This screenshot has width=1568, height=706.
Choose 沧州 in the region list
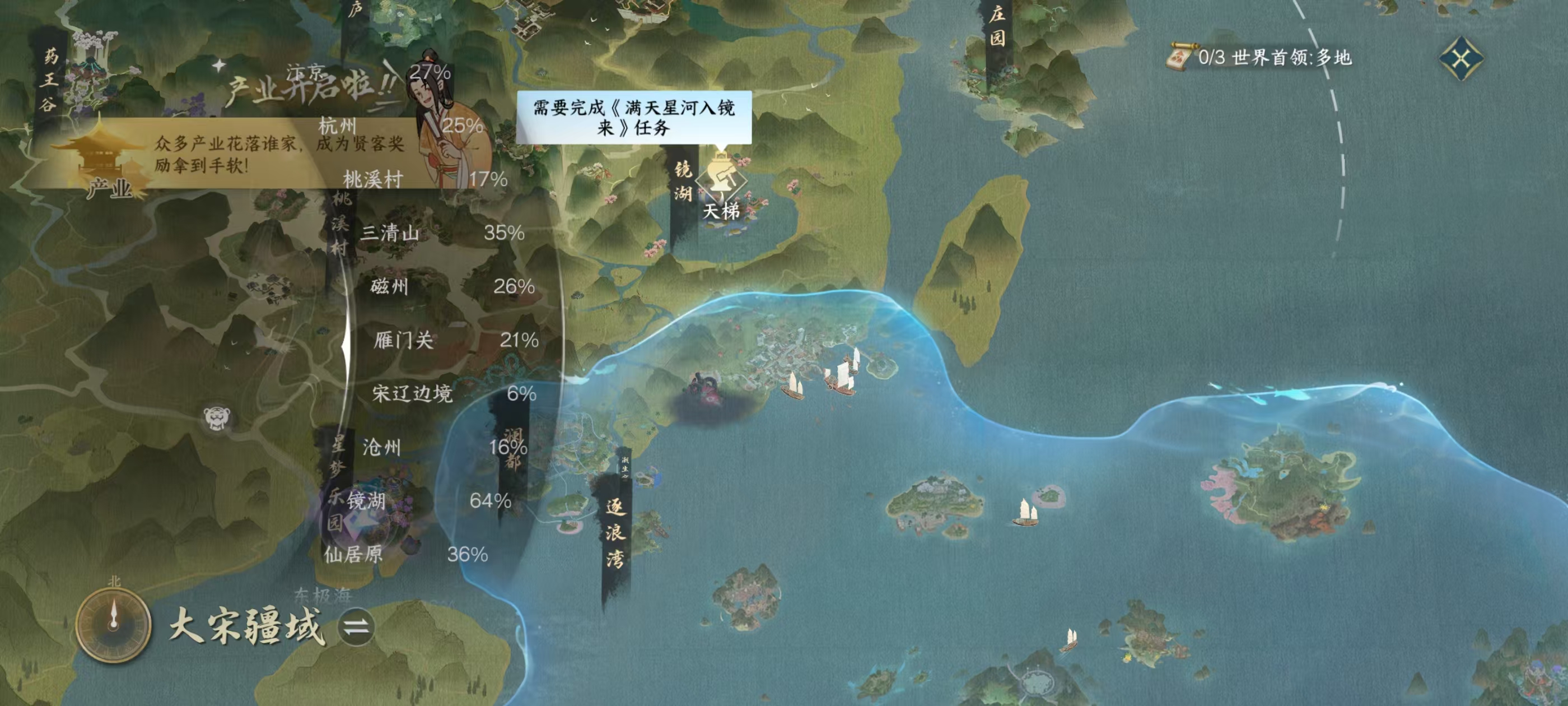click(382, 447)
